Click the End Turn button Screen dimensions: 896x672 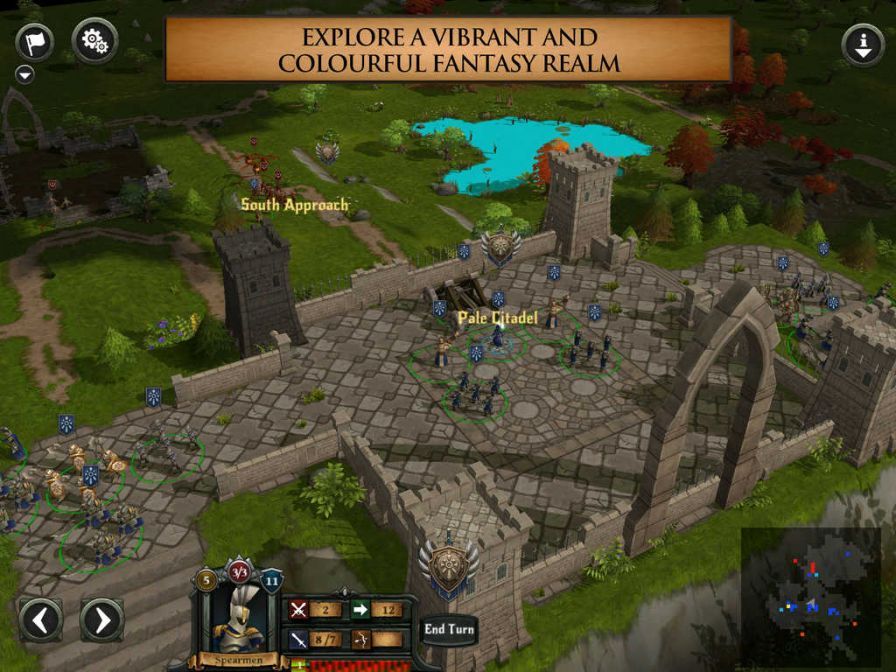point(449,629)
